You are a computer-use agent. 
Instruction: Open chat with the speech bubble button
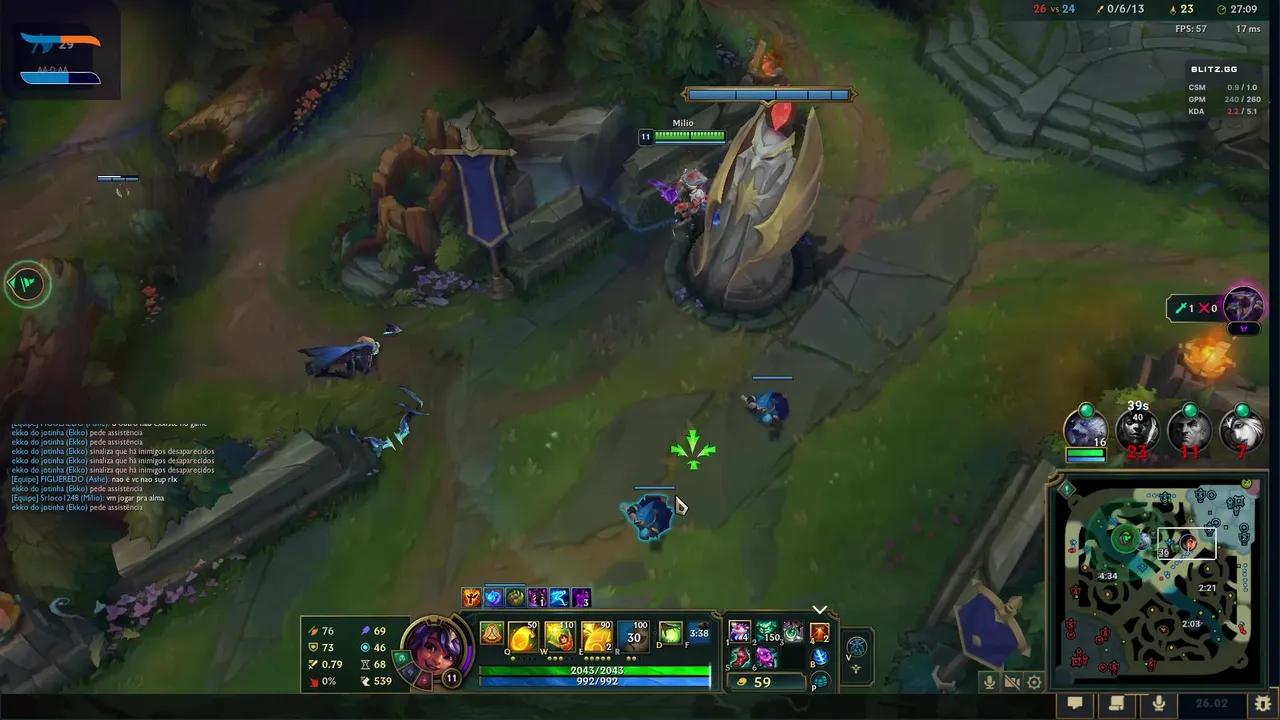1075,703
